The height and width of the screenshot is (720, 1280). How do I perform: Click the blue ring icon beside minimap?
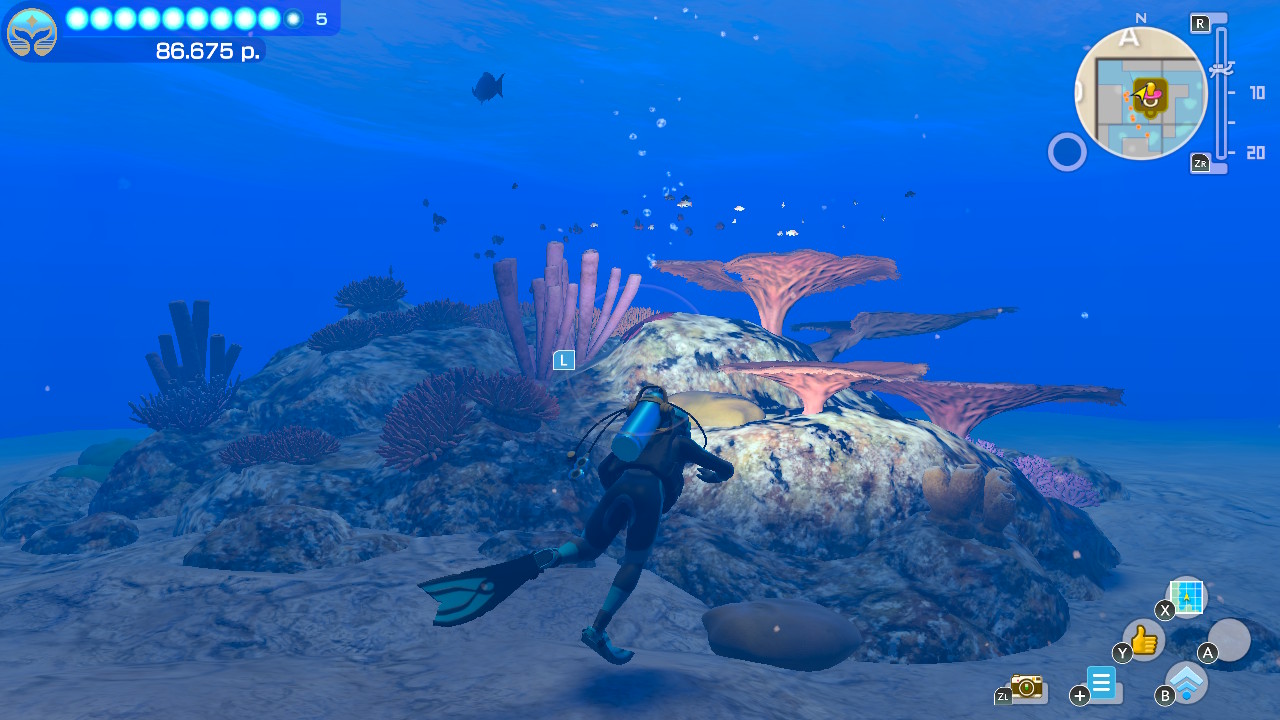(1067, 153)
